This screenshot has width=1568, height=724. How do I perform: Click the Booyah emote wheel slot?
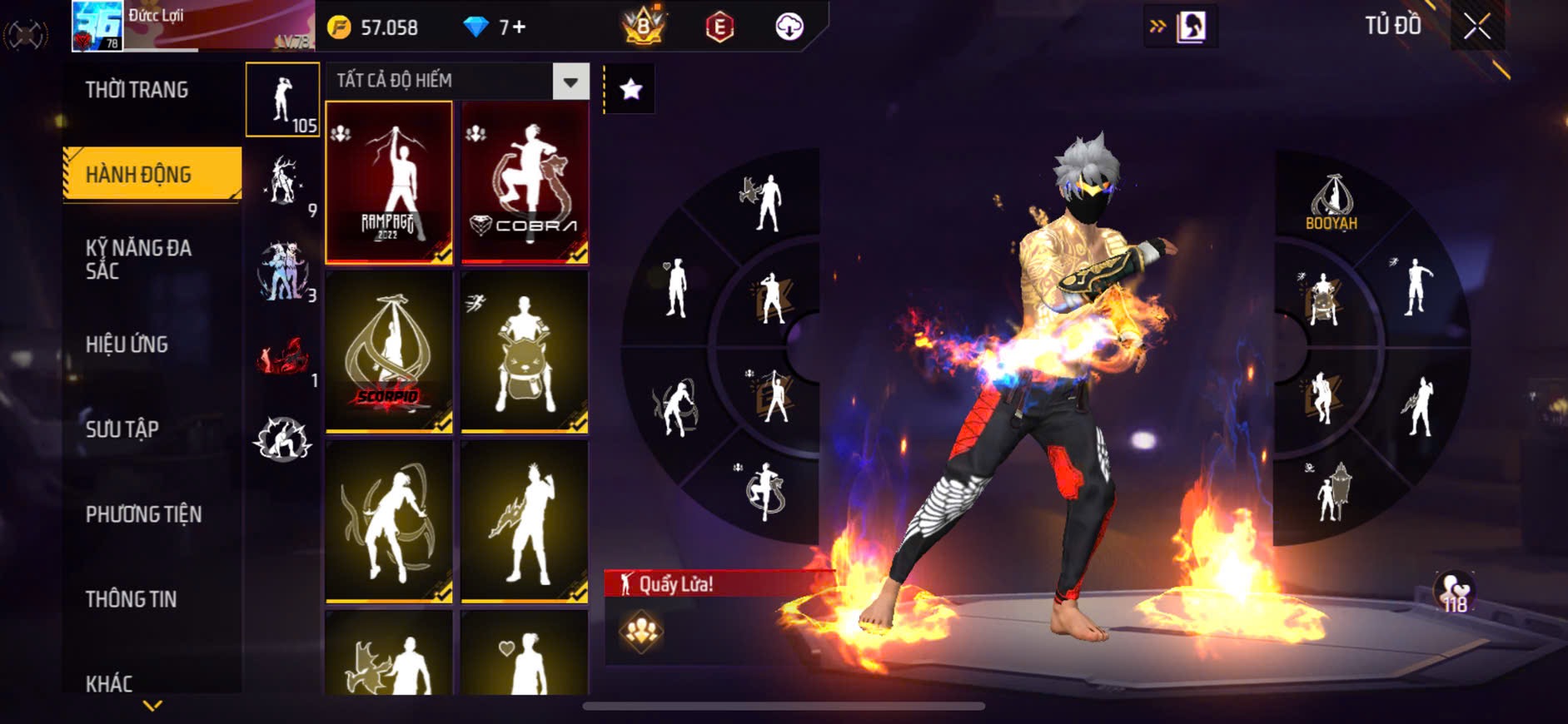click(x=1332, y=202)
